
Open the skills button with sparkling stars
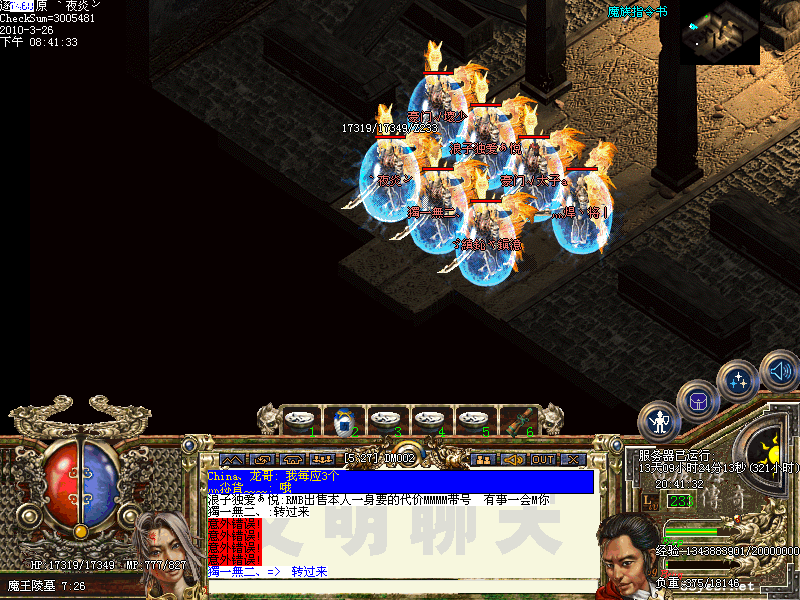click(738, 381)
